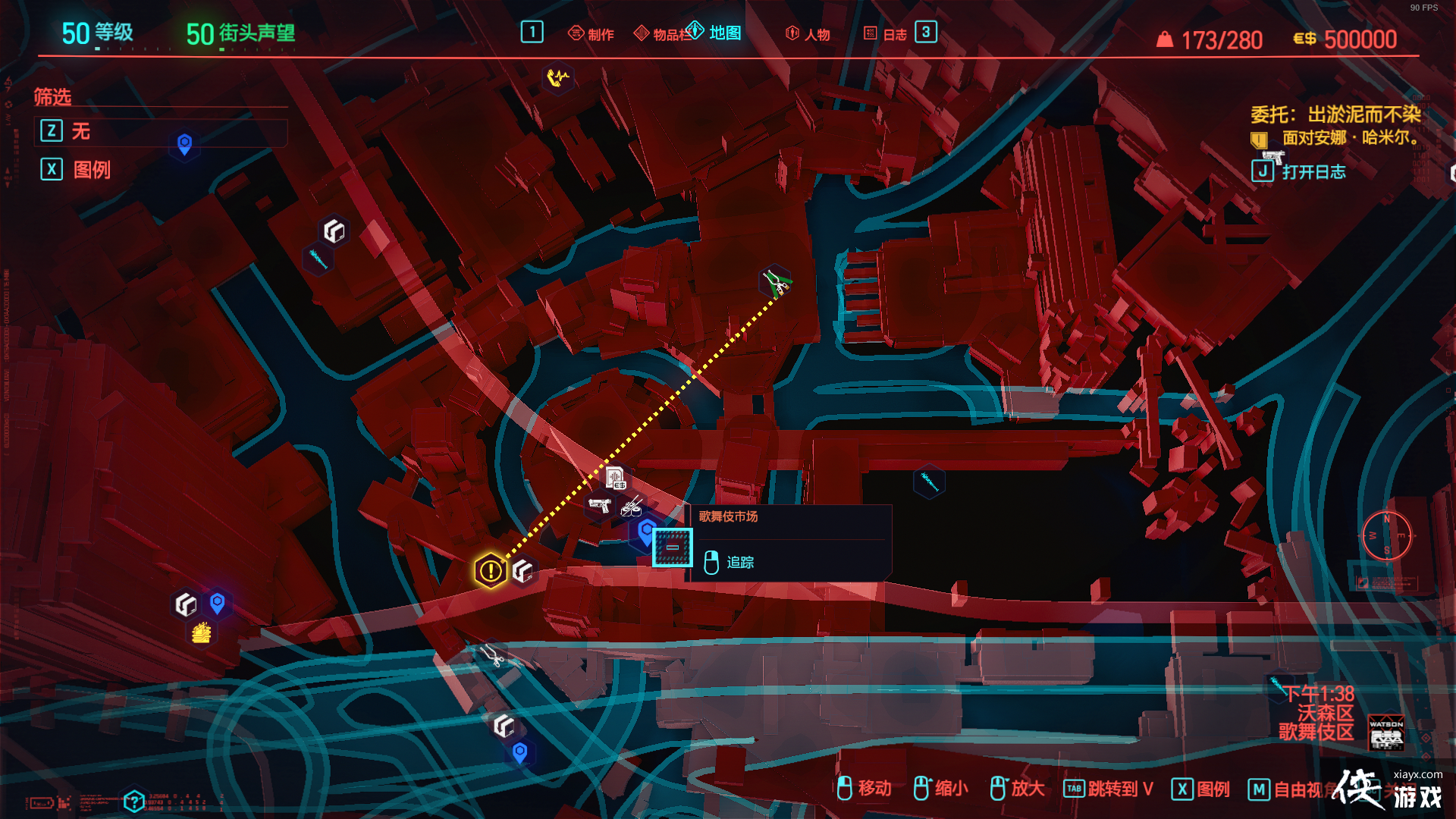Screen dimensions: 1456x819
Task: Track the 歌舞伎市场 location via 追踪
Action: coord(739,562)
